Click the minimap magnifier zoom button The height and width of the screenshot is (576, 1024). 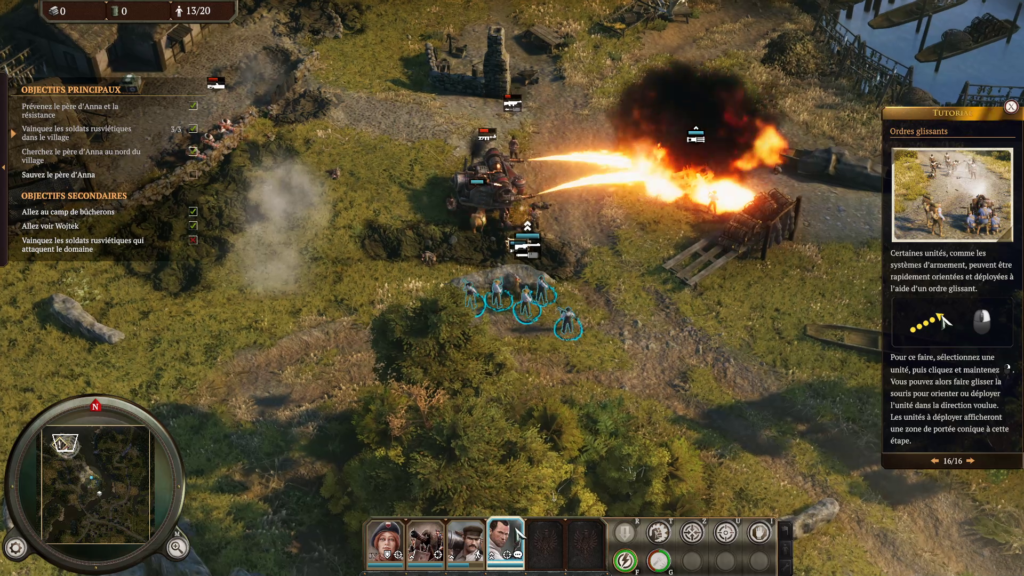[176, 546]
